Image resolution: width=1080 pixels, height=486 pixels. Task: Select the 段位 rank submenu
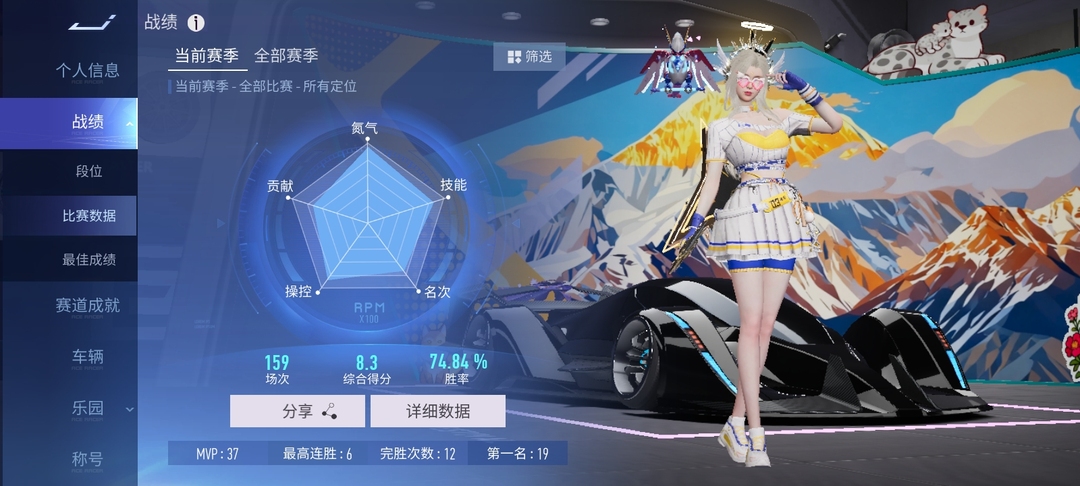click(89, 171)
